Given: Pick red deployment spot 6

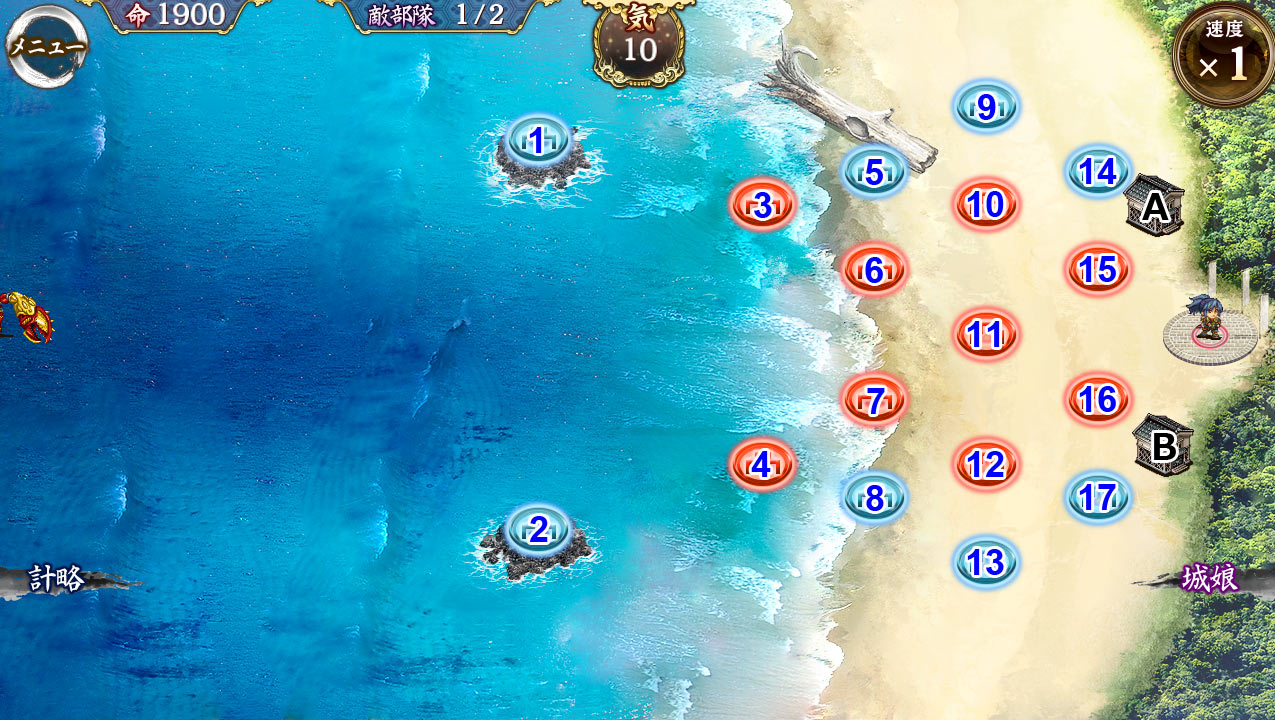Looking at the screenshot, I should point(874,270).
